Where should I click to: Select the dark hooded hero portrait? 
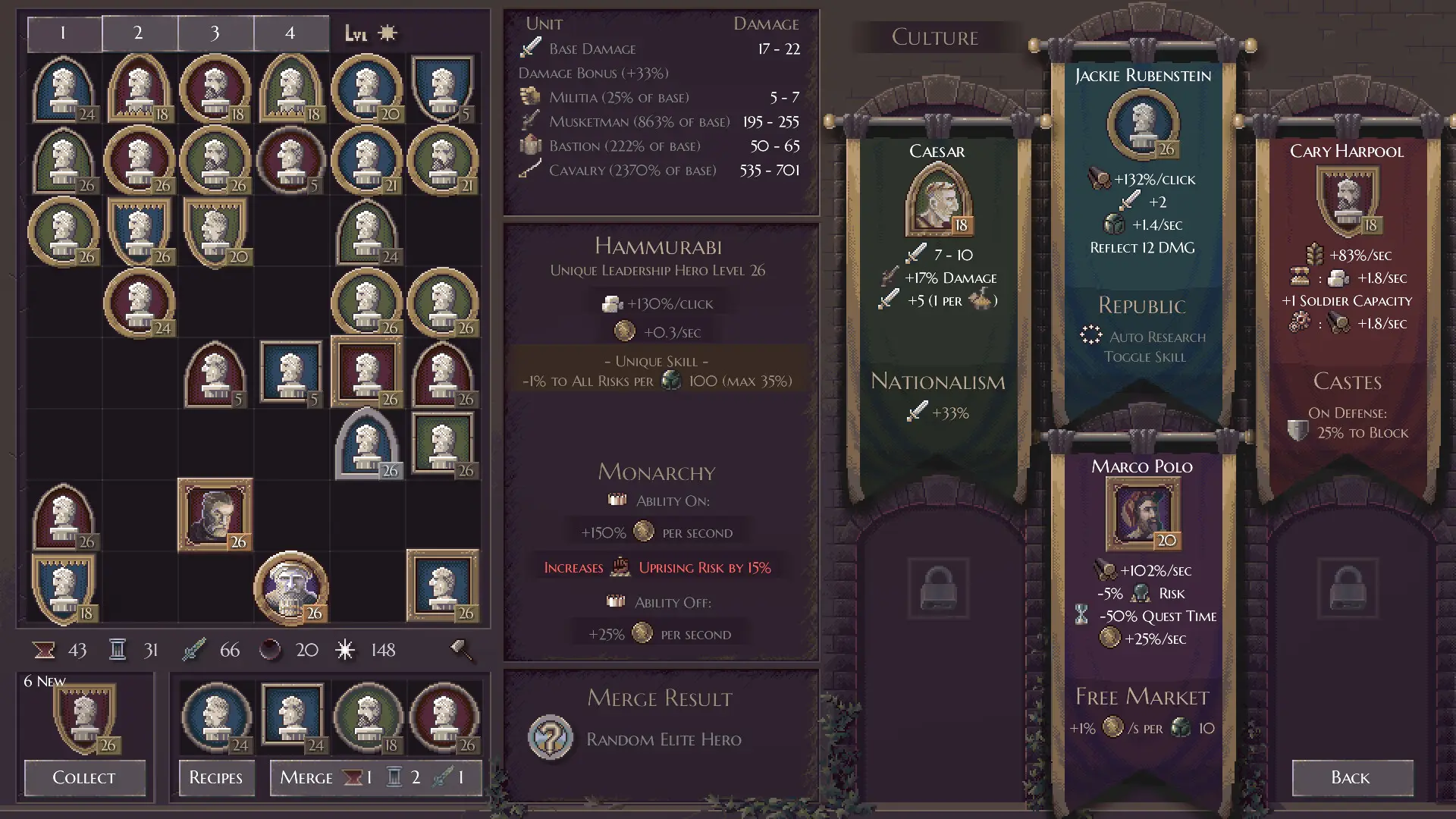click(x=215, y=514)
